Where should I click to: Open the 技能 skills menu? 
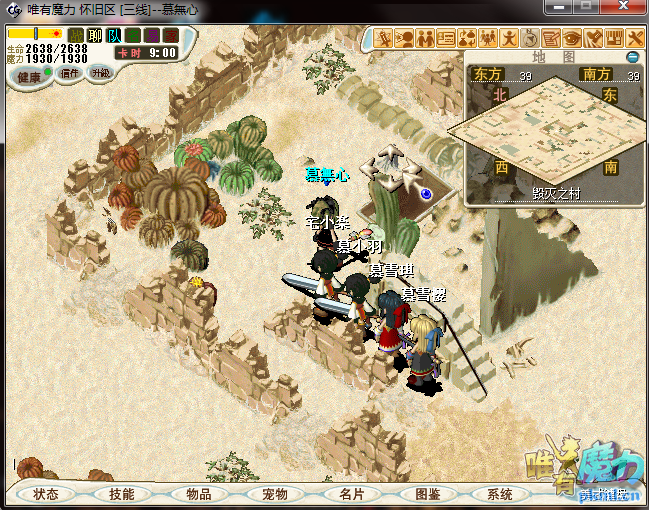(121, 494)
